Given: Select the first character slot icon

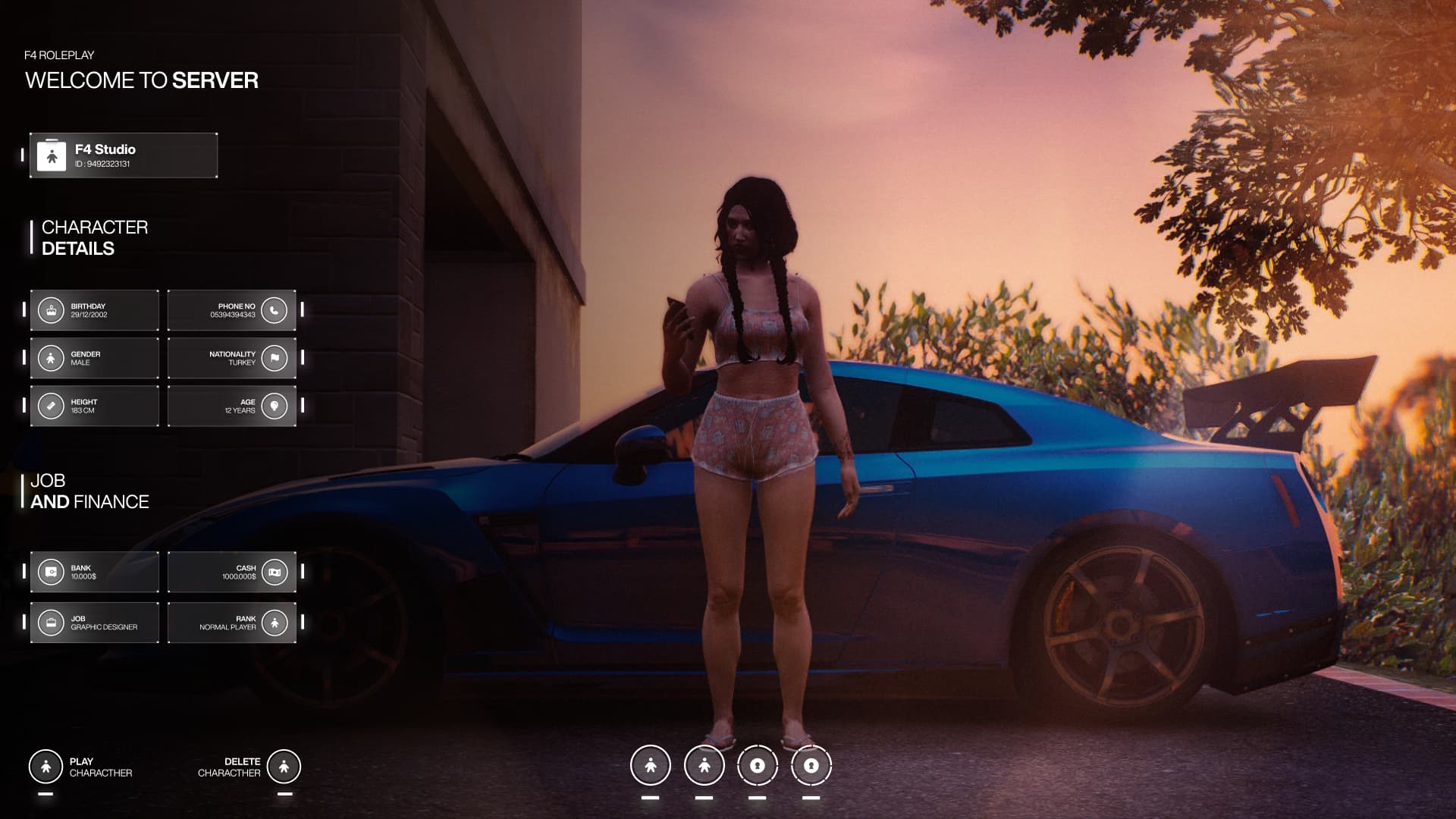Looking at the screenshot, I should pyautogui.click(x=651, y=766).
